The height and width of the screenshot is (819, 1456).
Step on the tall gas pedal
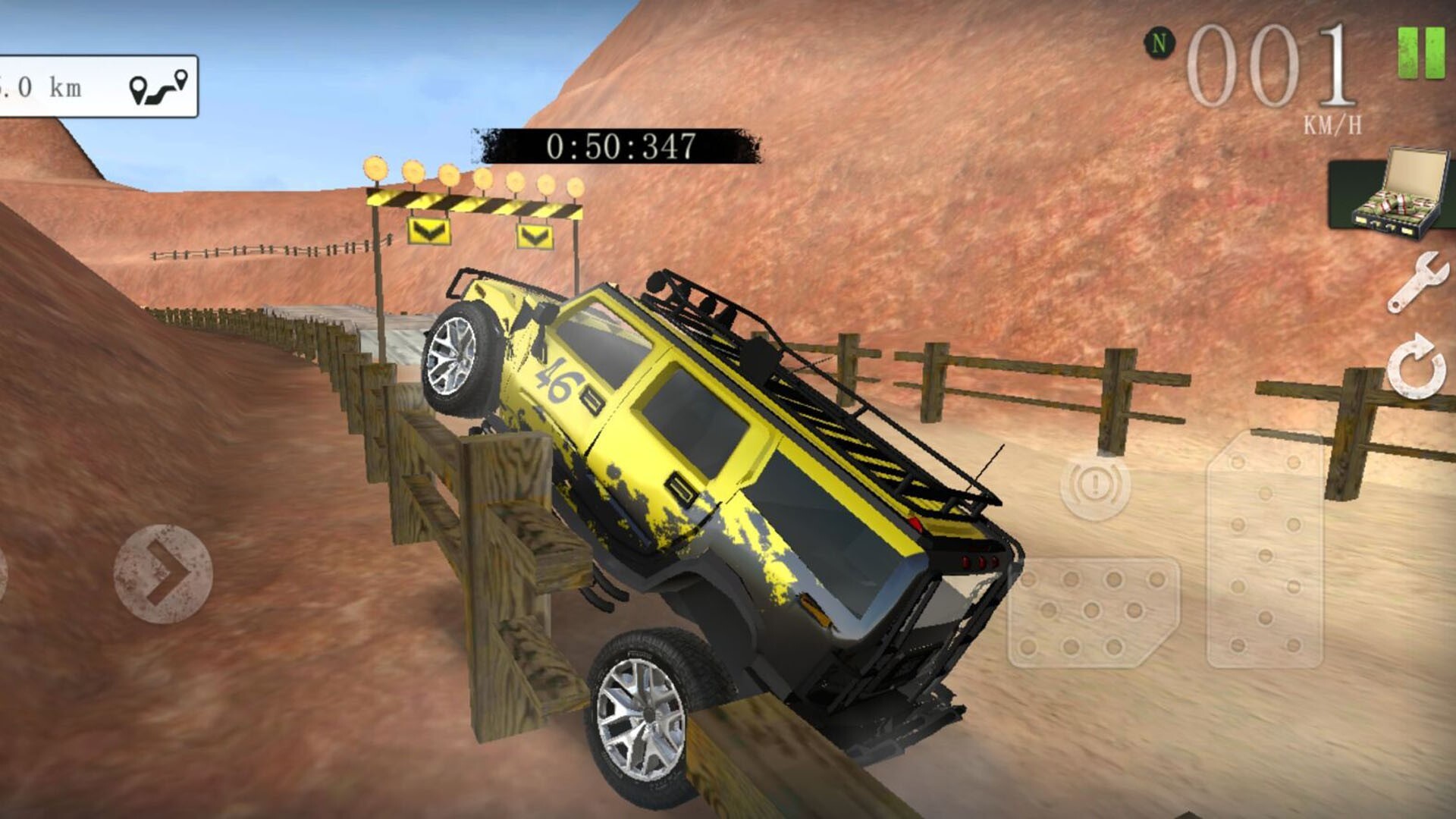(1265, 551)
